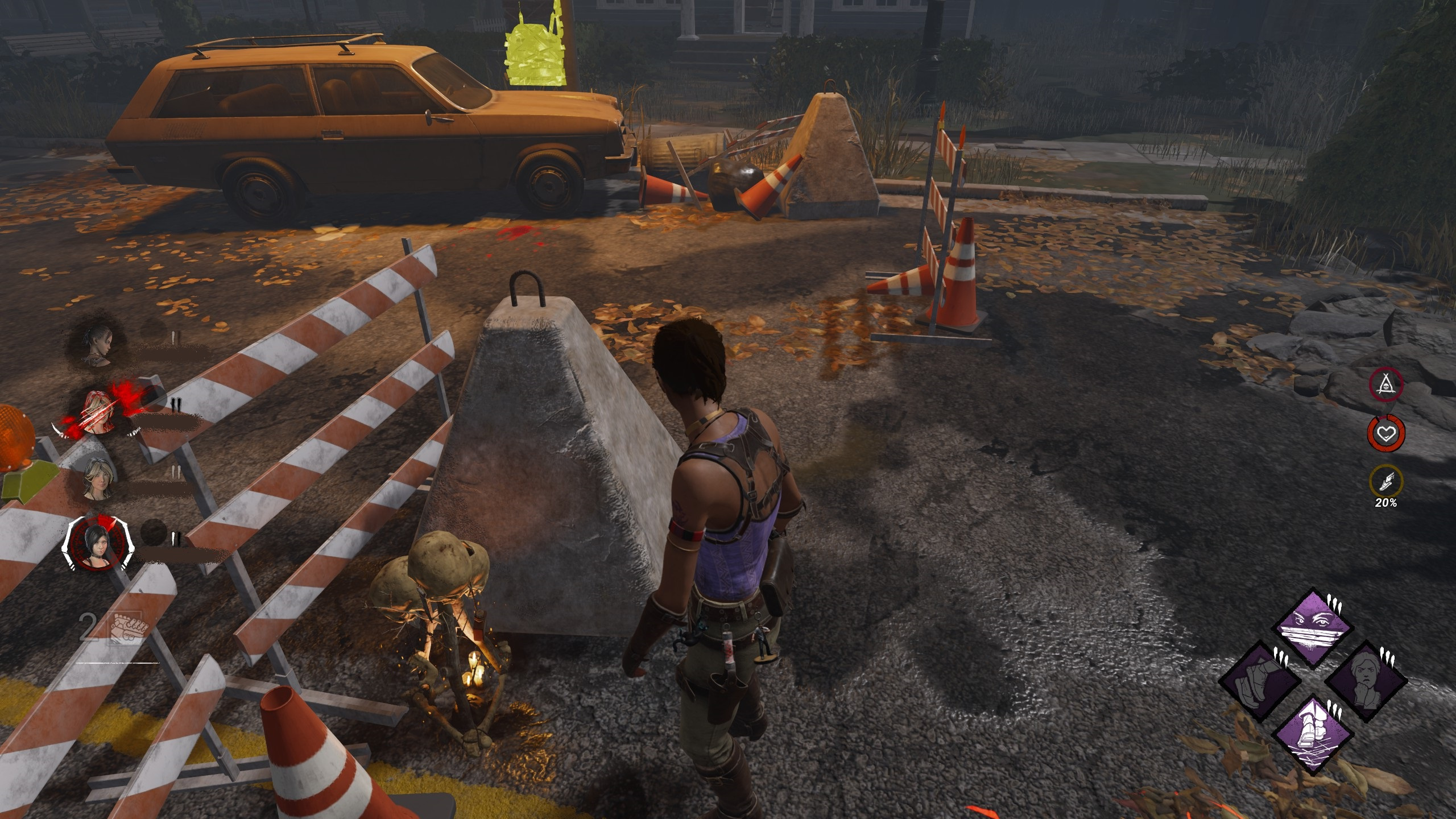
Task: Click the hex totem skull status icon
Action: coord(1385,385)
